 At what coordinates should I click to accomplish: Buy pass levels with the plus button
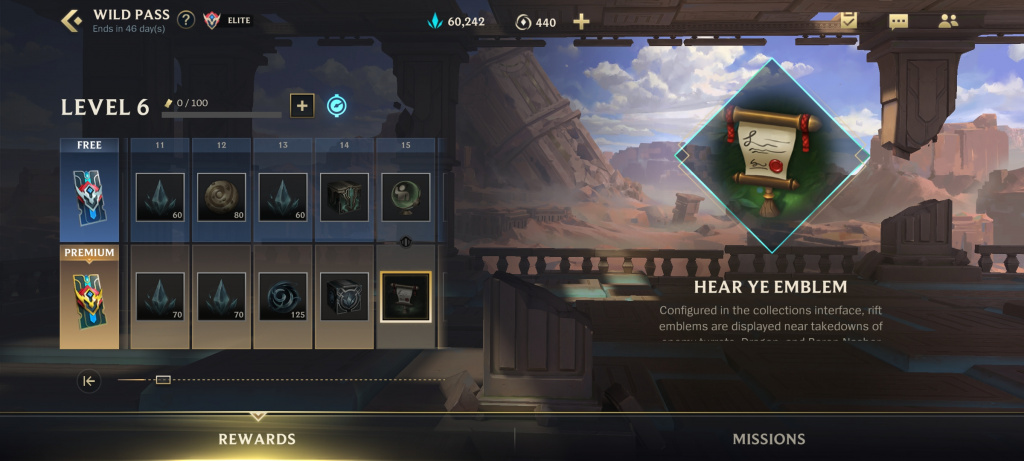(x=301, y=105)
